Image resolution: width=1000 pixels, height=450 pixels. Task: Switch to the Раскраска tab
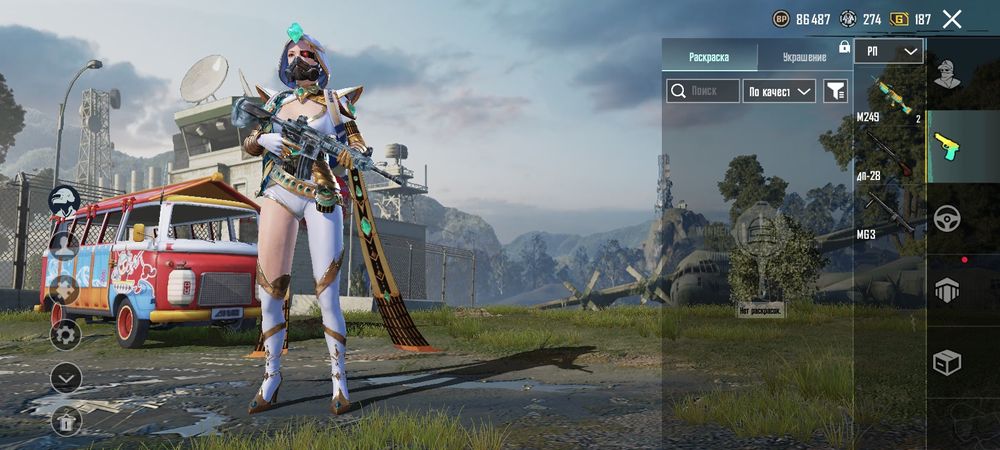[709, 57]
